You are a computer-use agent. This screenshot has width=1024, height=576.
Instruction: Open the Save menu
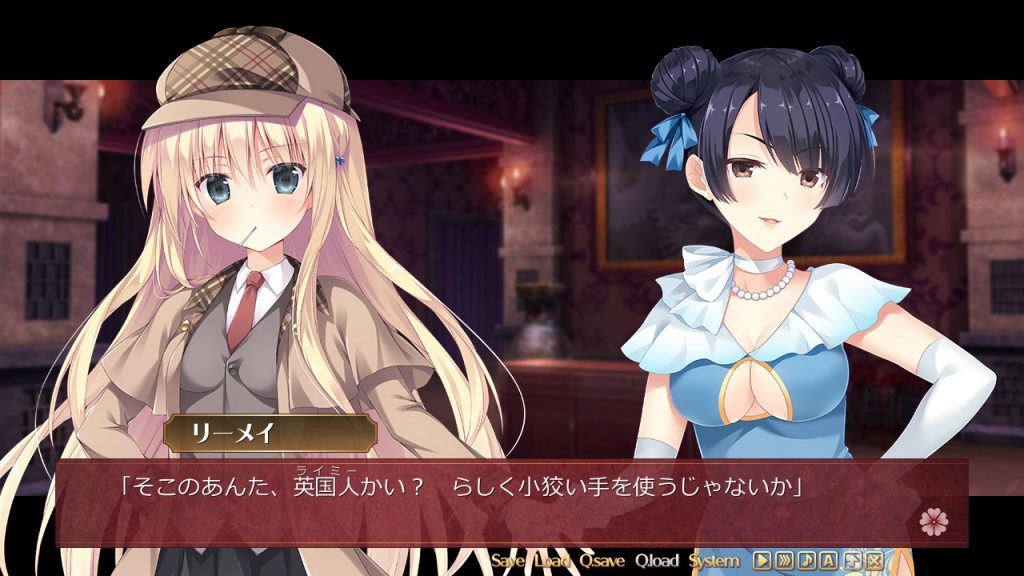pos(507,561)
